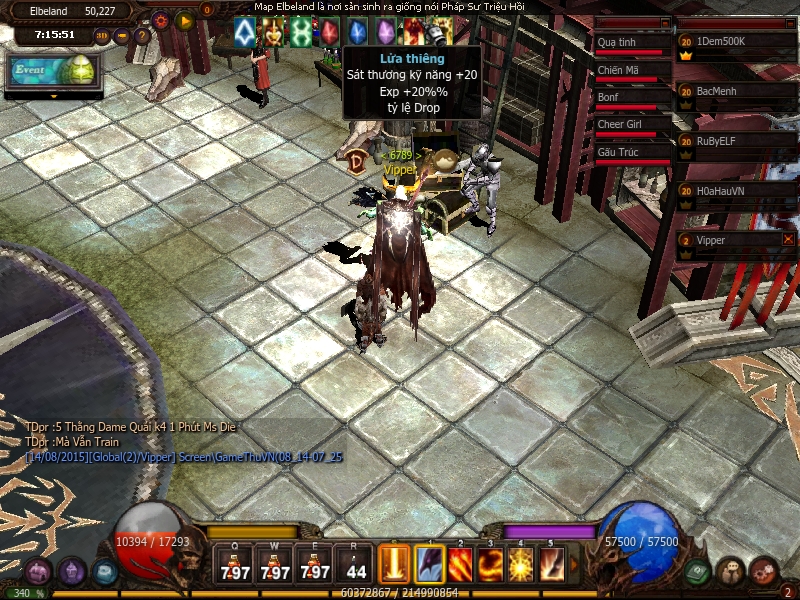Remove Vipper with the X button

788,240
